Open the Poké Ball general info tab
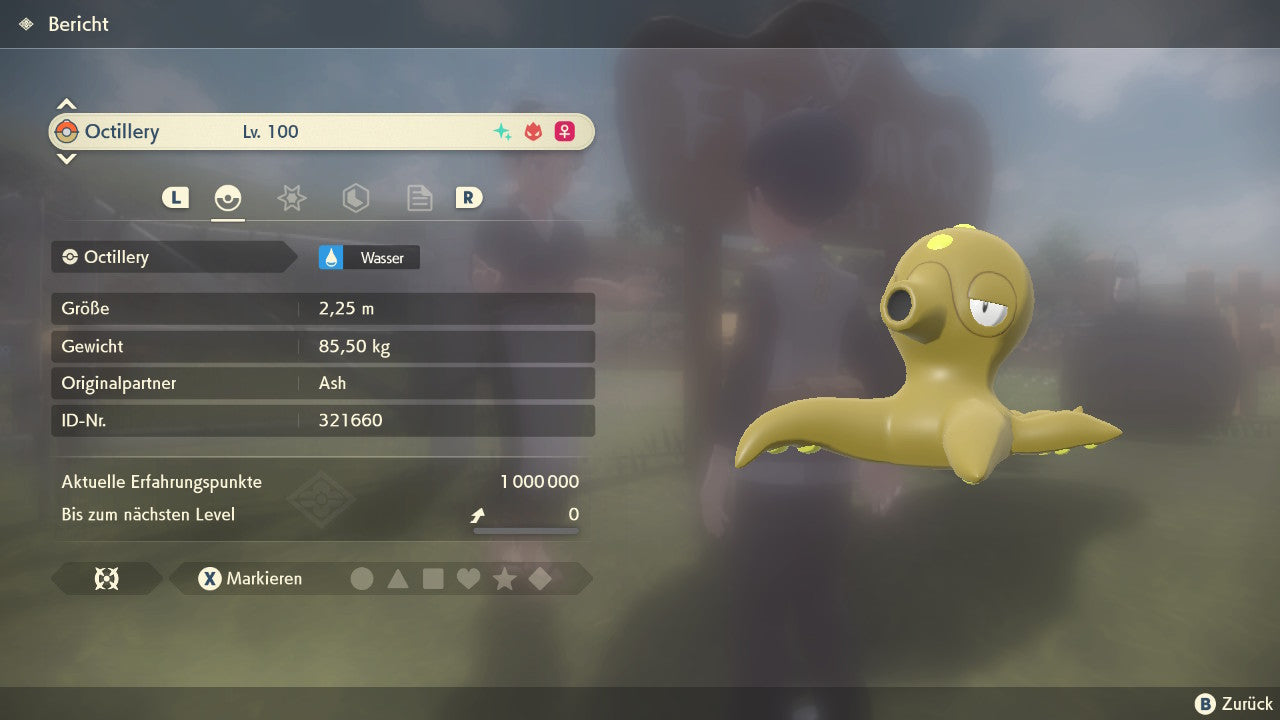The width and height of the screenshot is (1280, 720). [x=228, y=198]
